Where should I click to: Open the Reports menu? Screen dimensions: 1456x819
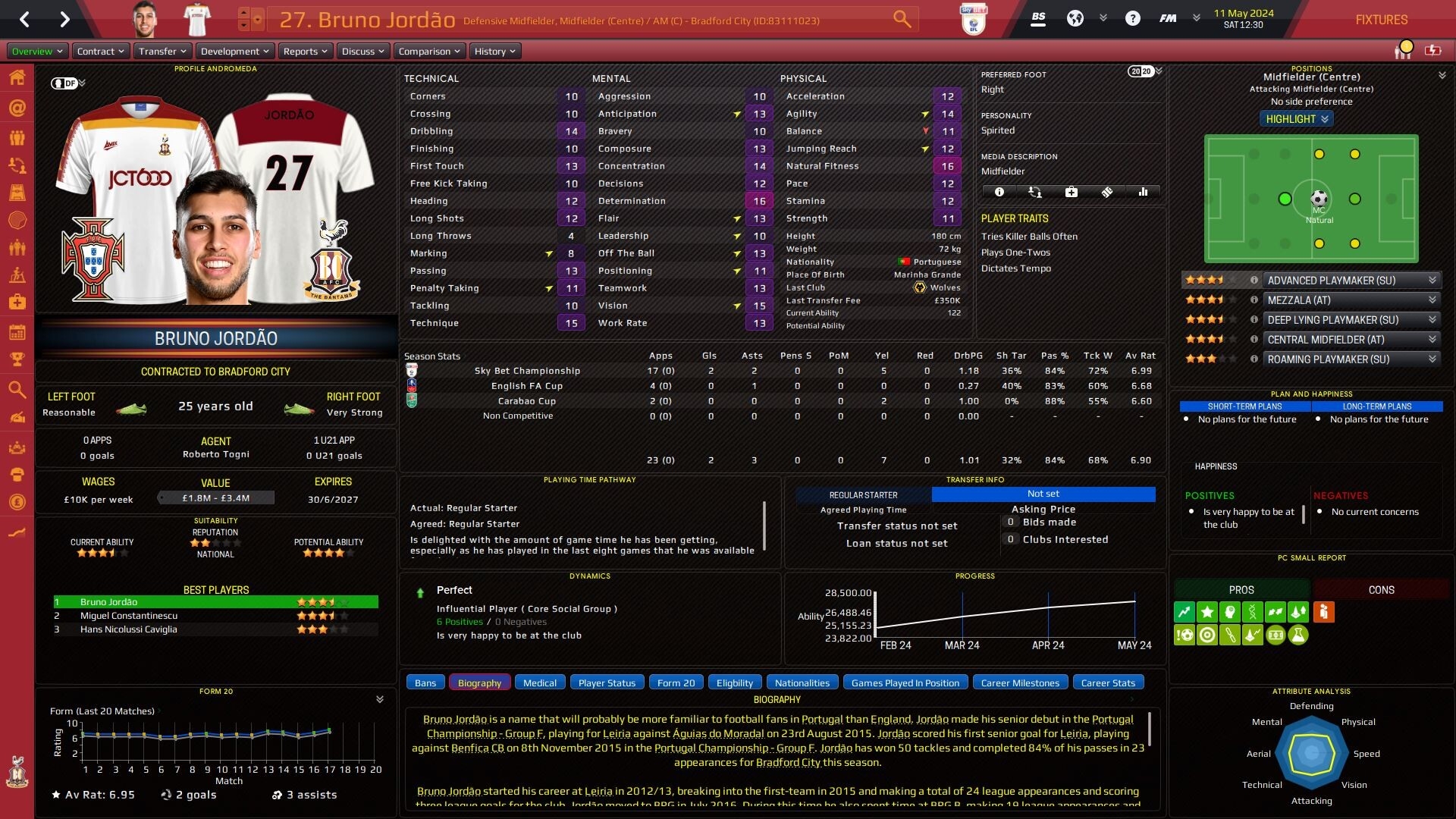(305, 51)
